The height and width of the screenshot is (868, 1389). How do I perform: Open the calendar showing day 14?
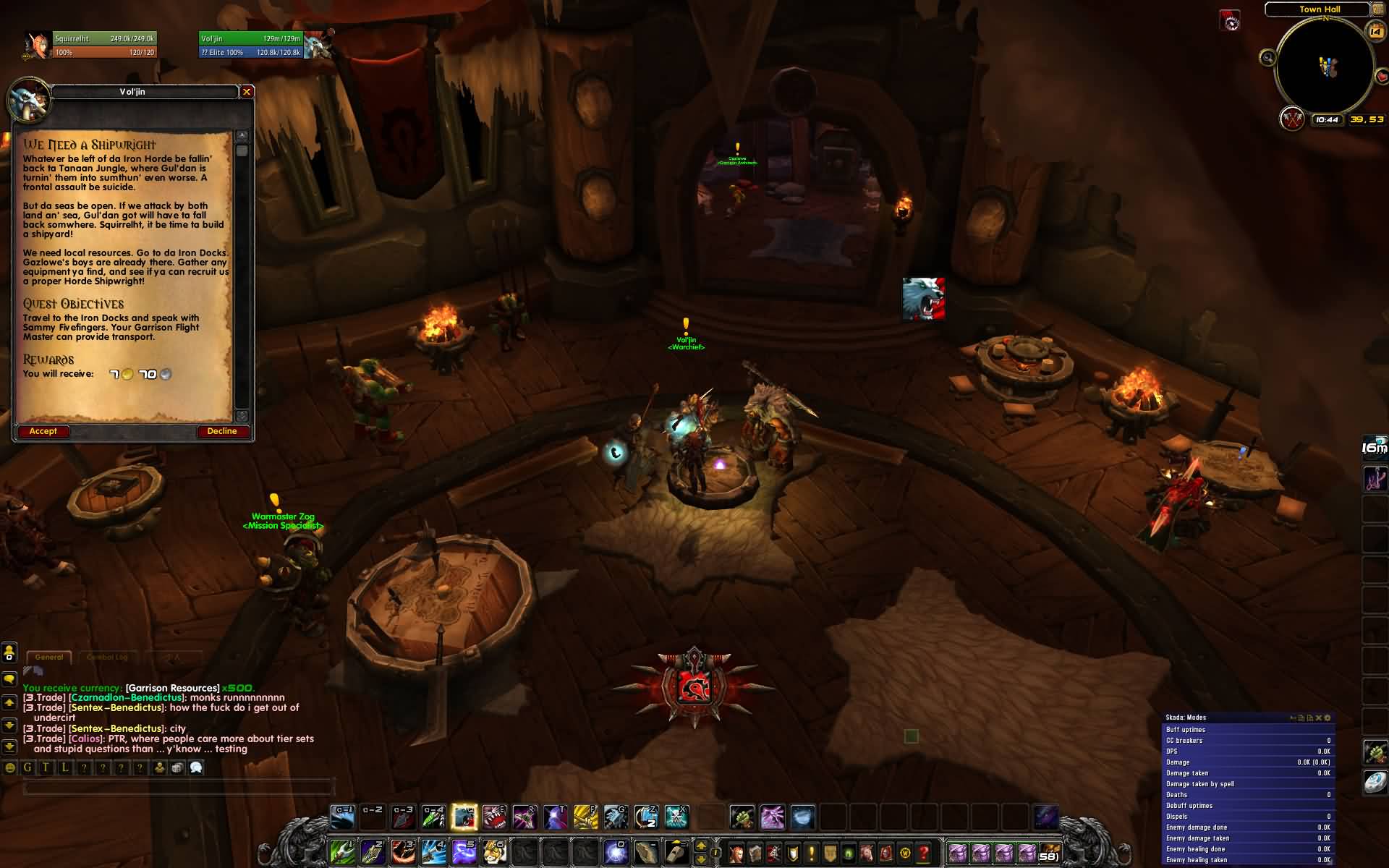tap(1375, 30)
